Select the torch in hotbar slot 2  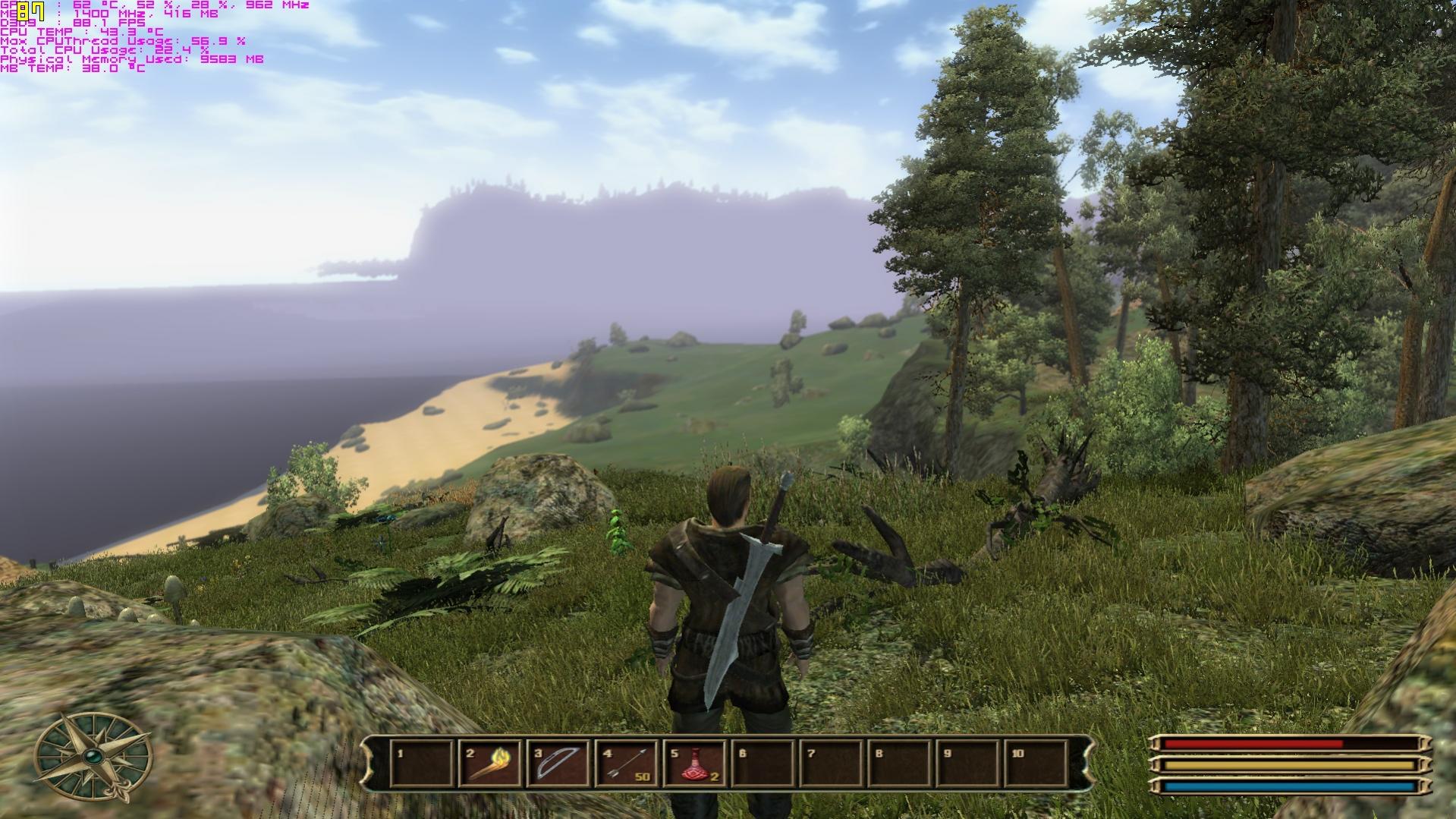(x=490, y=764)
